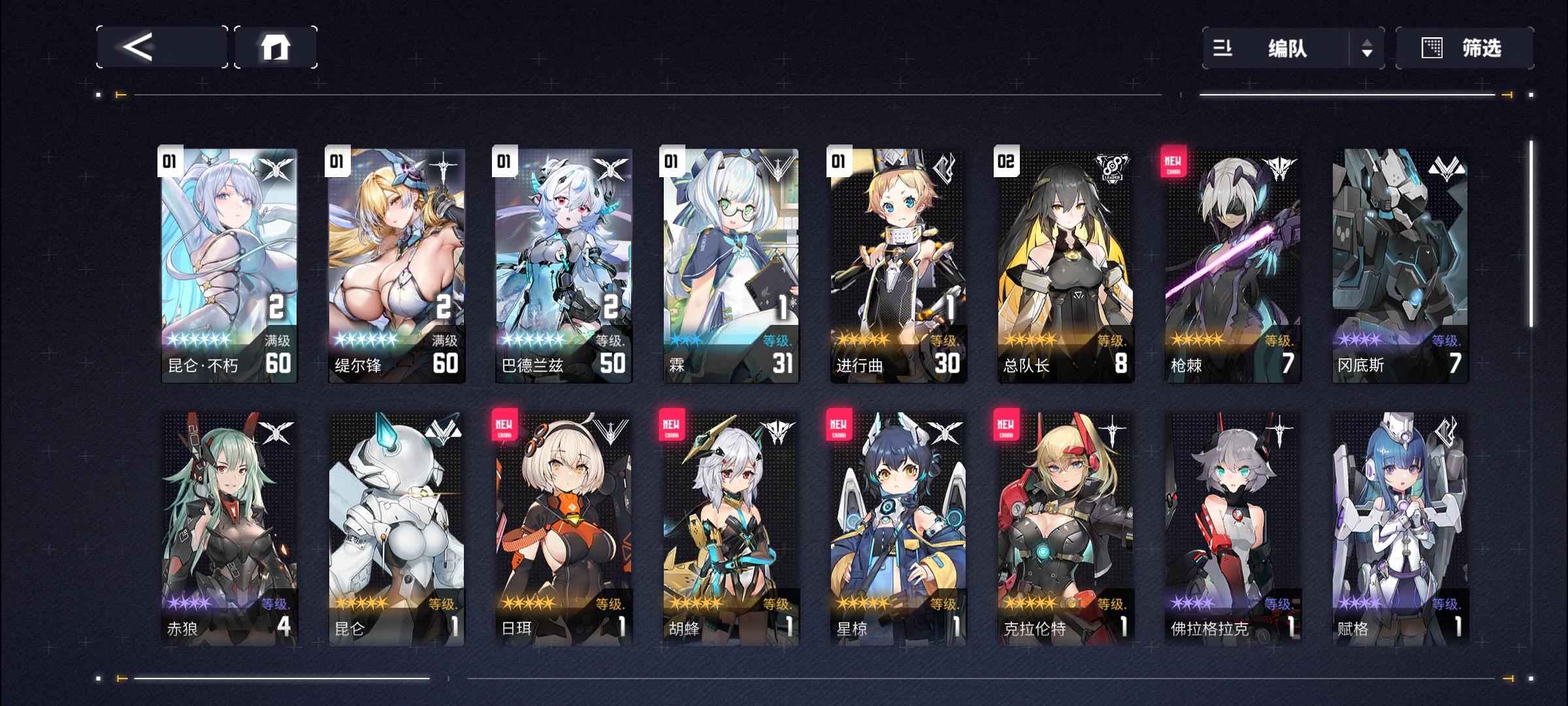This screenshot has width=1568, height=706.
Task: Click the up arrow of the sort order control
Action: coord(1368,41)
